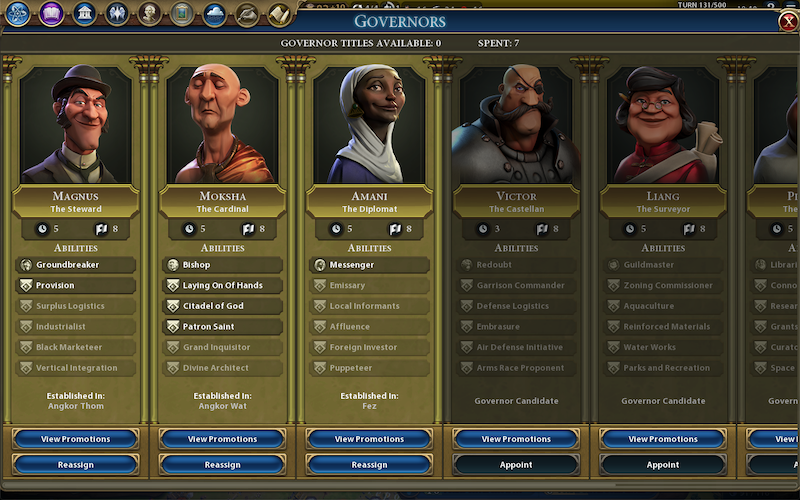This screenshot has height=500, width=800.
Task: Select Magnus's portrait
Action: point(76,123)
